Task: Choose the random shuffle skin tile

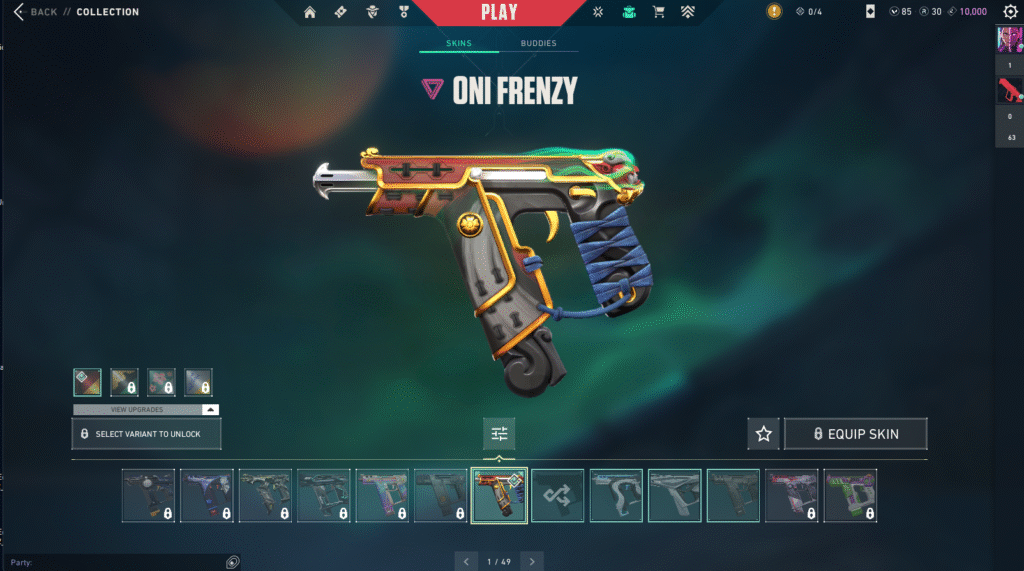Action: click(557, 495)
